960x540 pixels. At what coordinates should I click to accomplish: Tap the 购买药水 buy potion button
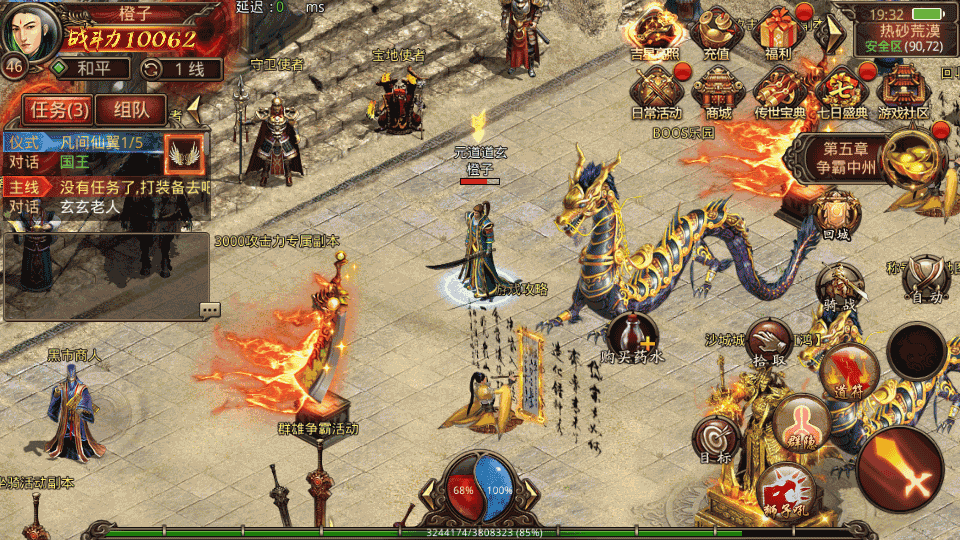click(x=633, y=336)
